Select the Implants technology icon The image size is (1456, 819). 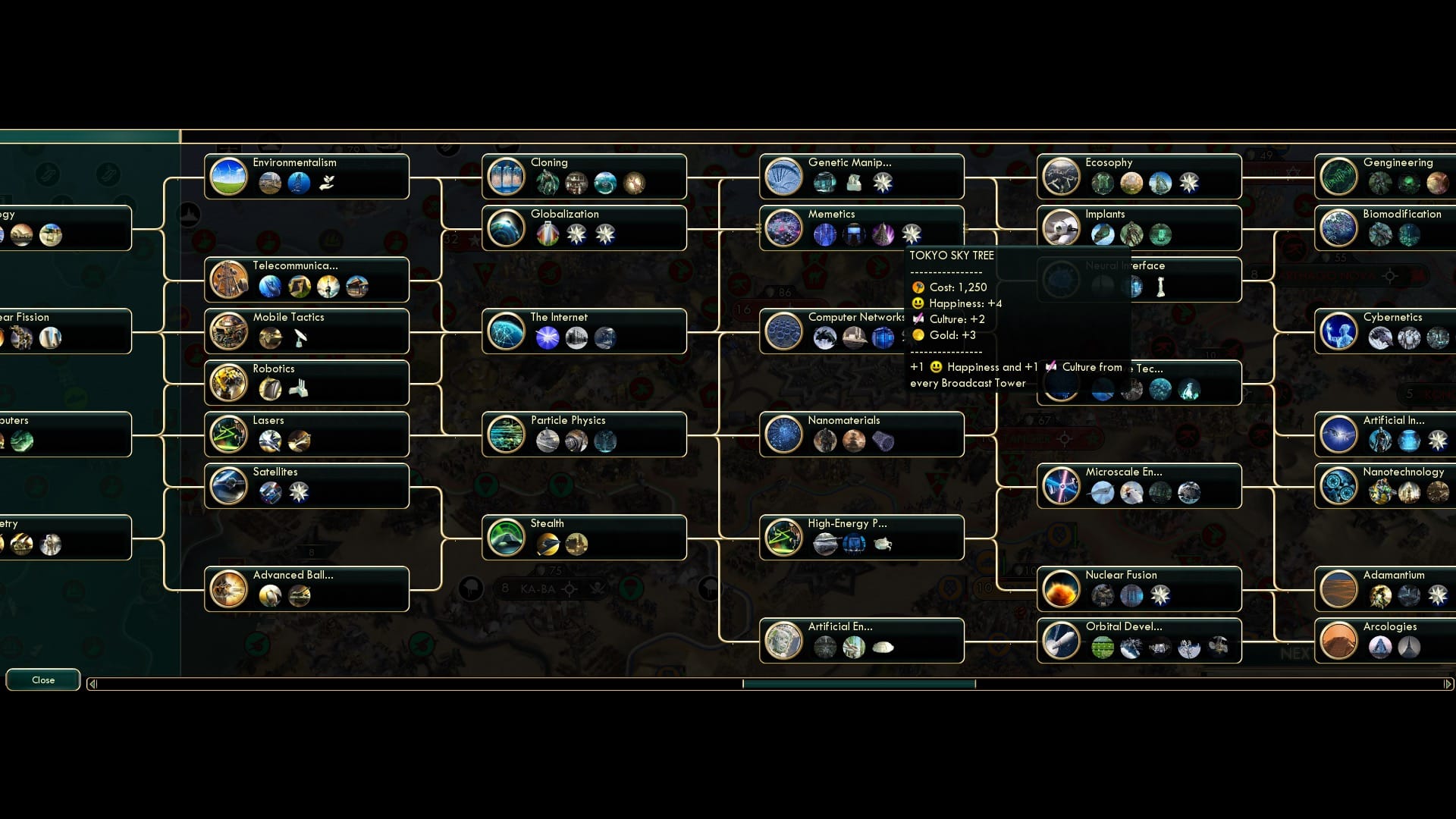pos(1062,228)
